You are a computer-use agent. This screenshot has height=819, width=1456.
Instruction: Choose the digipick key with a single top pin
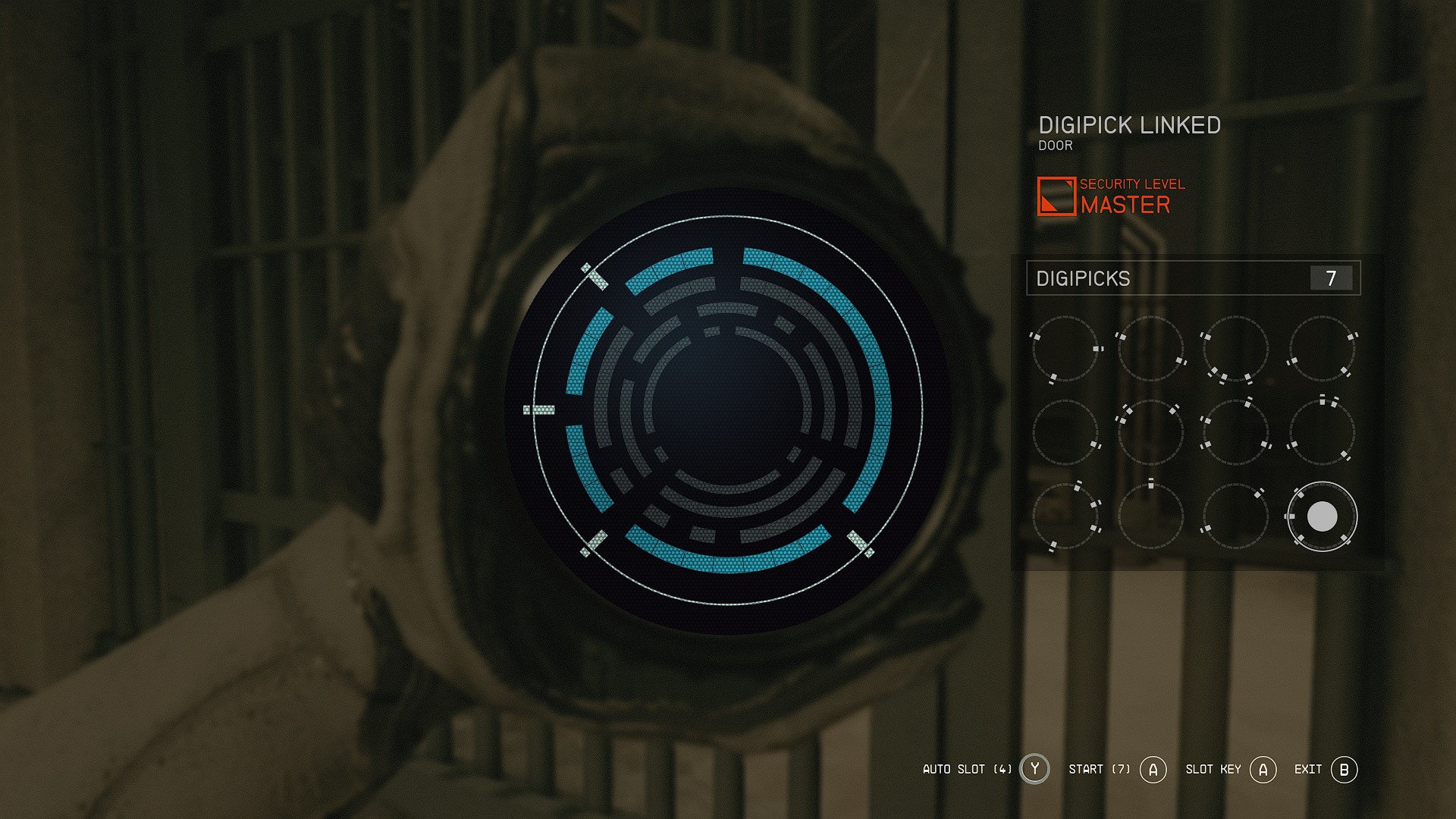point(1150,516)
